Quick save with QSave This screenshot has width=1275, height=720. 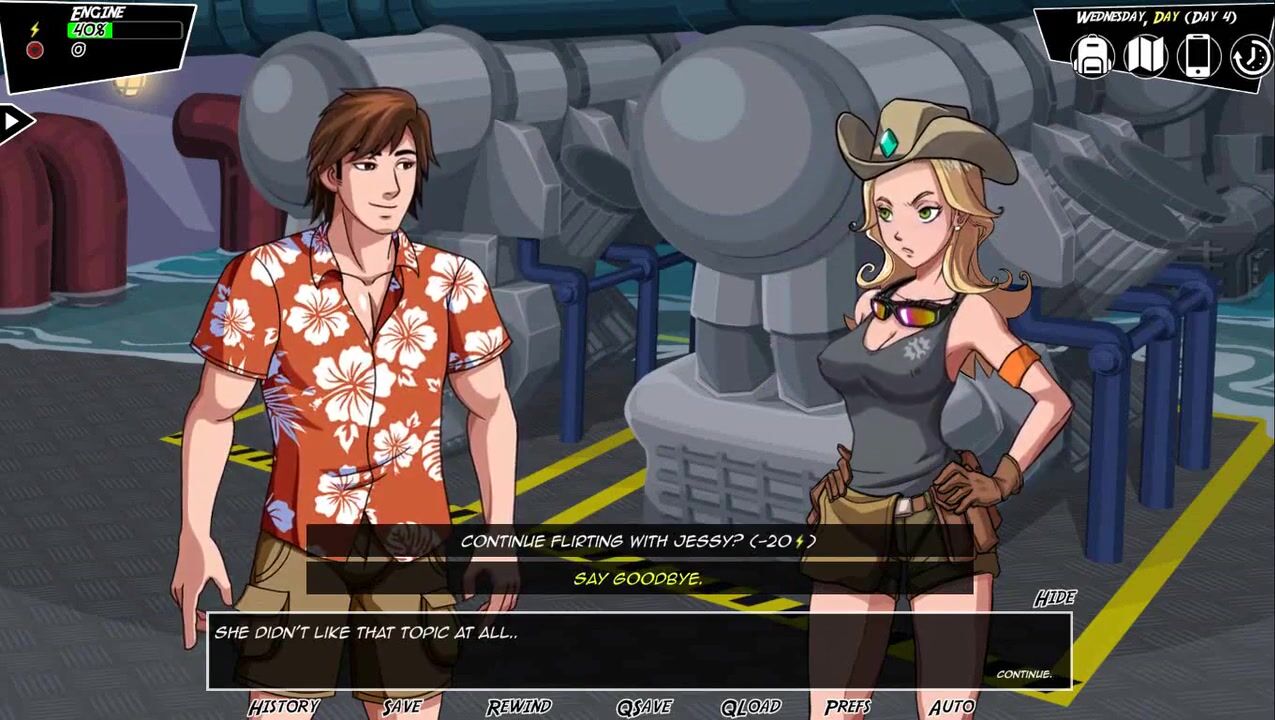coord(644,706)
